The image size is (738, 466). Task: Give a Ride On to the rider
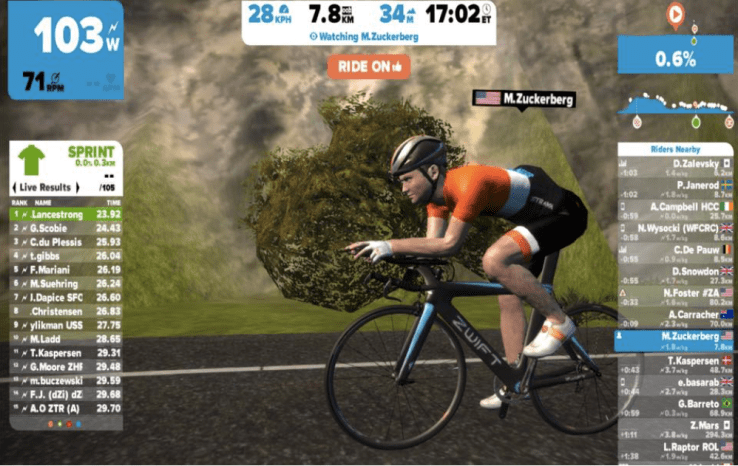point(368,66)
